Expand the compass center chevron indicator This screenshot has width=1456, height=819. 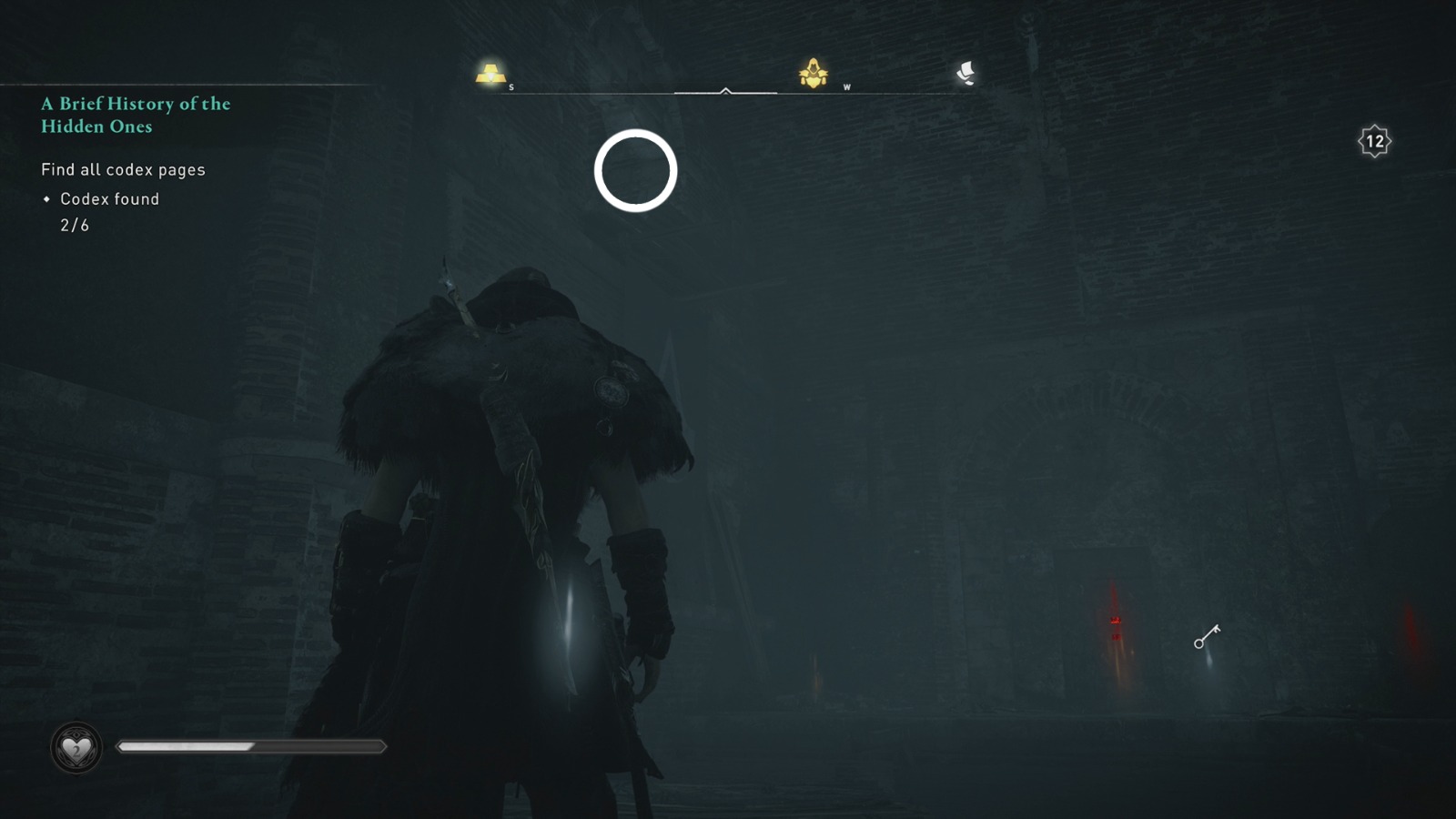coord(725,90)
